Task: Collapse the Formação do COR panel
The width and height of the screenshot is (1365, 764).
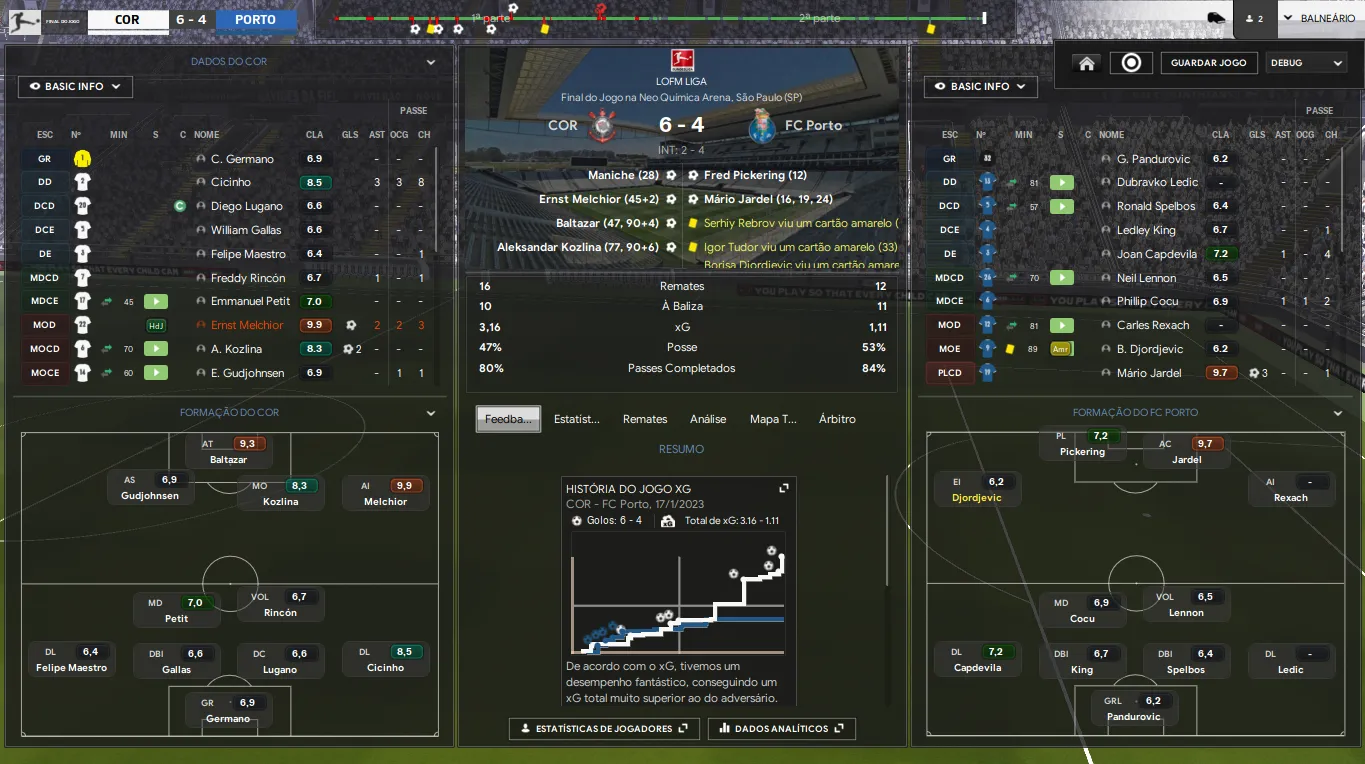Action: (431, 413)
